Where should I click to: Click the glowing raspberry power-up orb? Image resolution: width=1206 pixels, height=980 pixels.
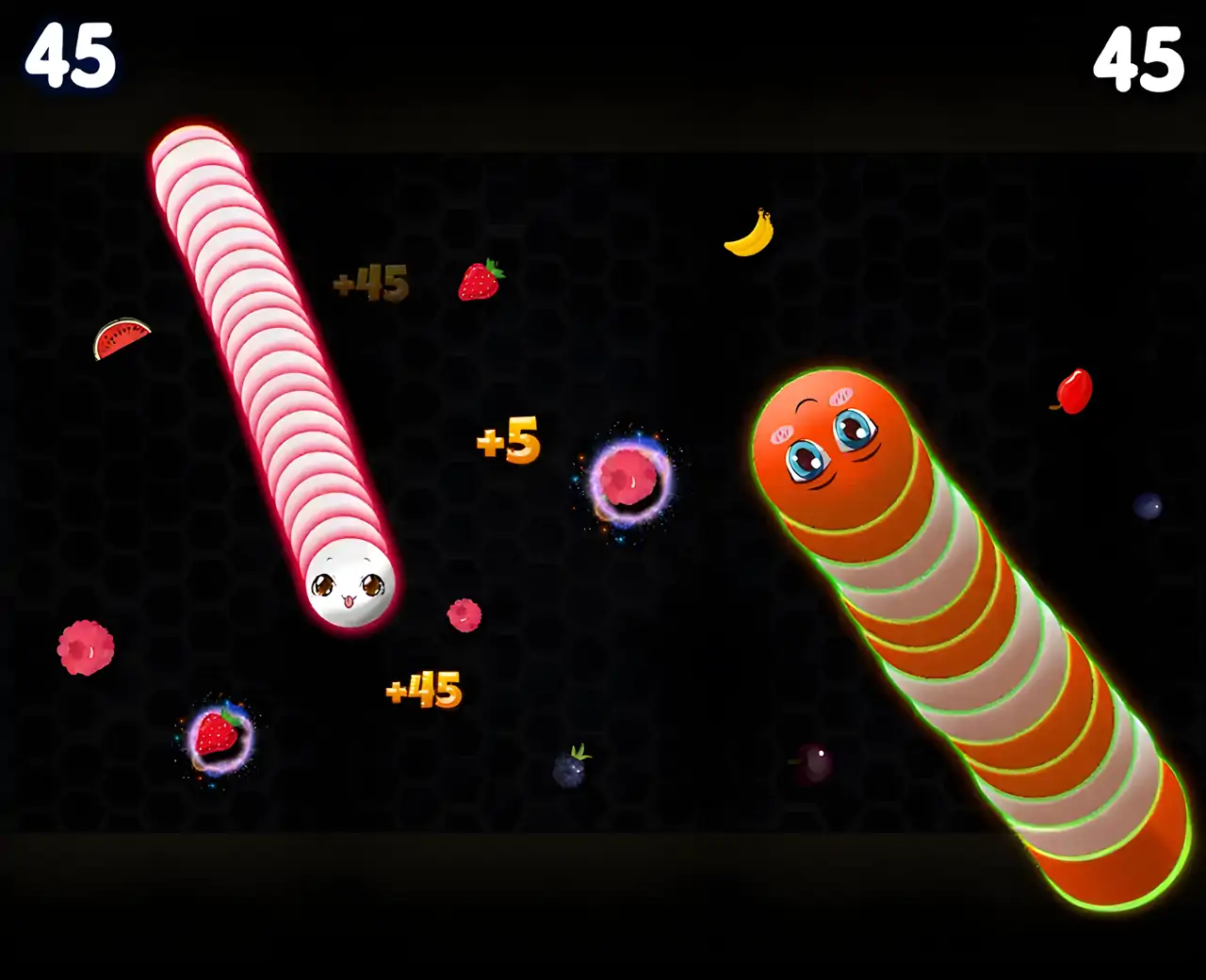[x=629, y=477]
